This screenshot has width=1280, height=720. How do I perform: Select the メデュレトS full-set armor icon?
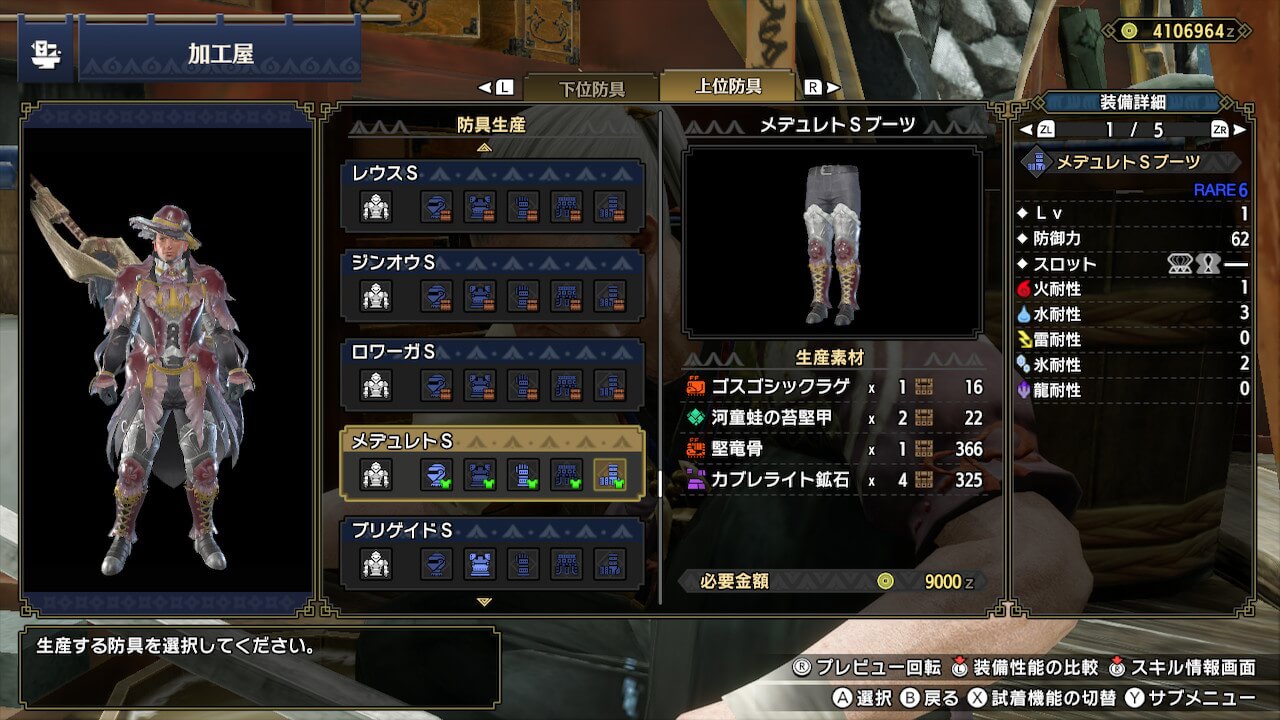376,474
